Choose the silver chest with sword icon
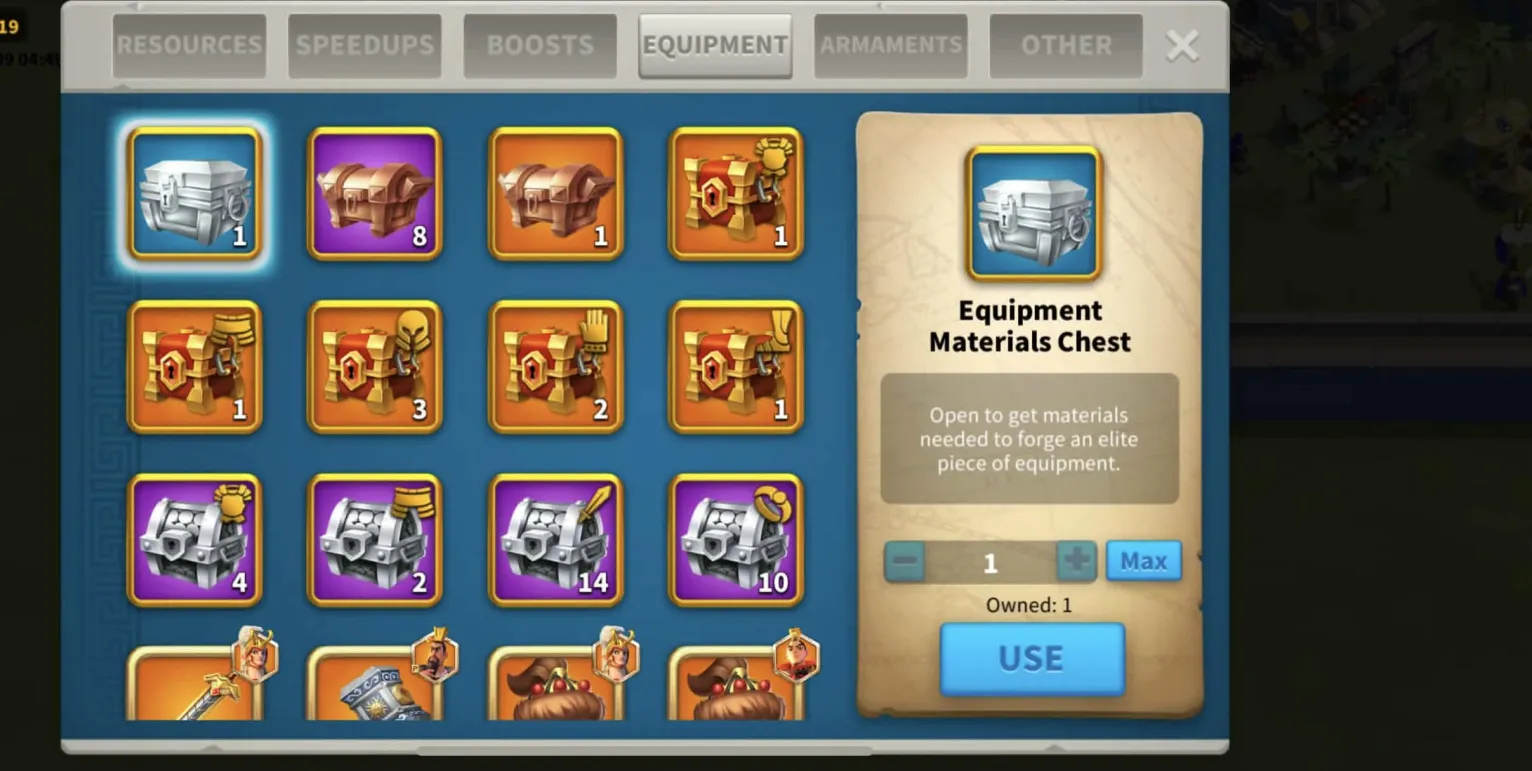This screenshot has height=771, width=1532. (555, 540)
